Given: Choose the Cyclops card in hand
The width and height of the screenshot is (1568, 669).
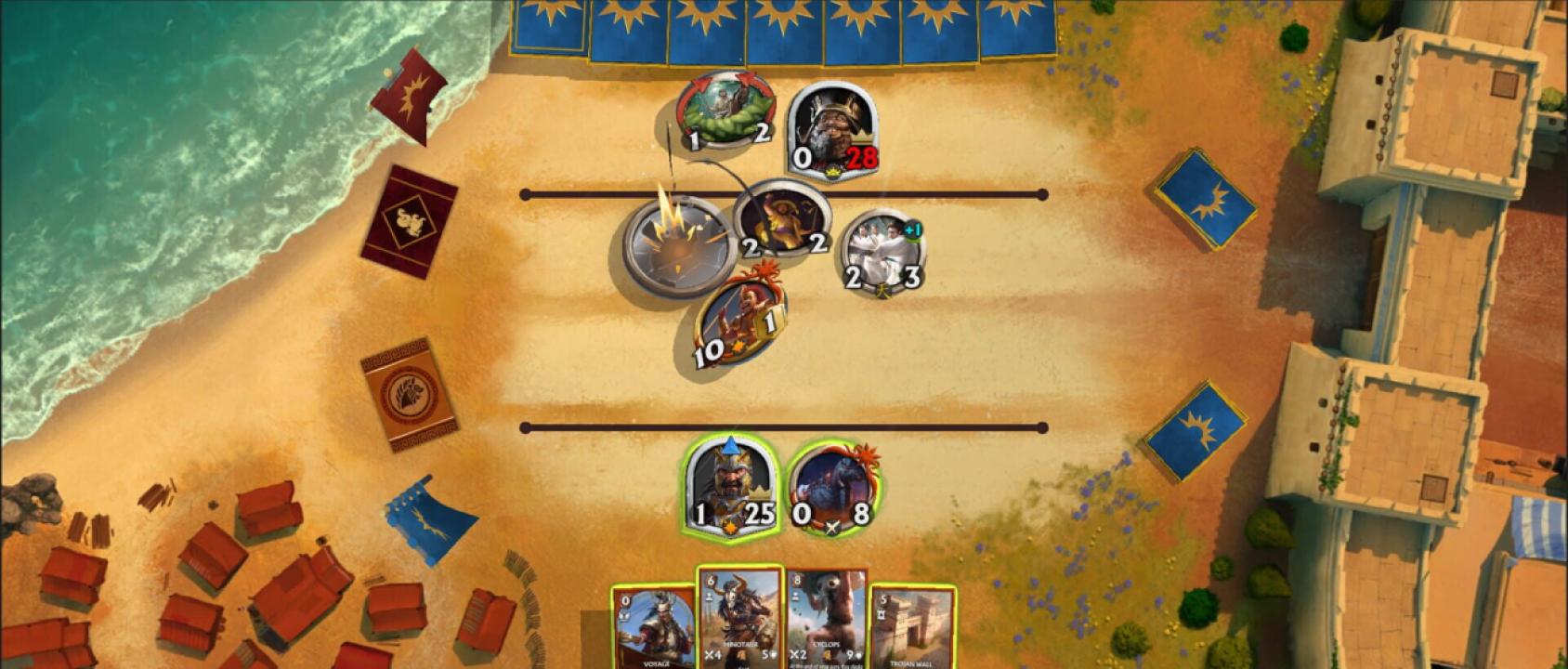Looking at the screenshot, I should (826, 621).
